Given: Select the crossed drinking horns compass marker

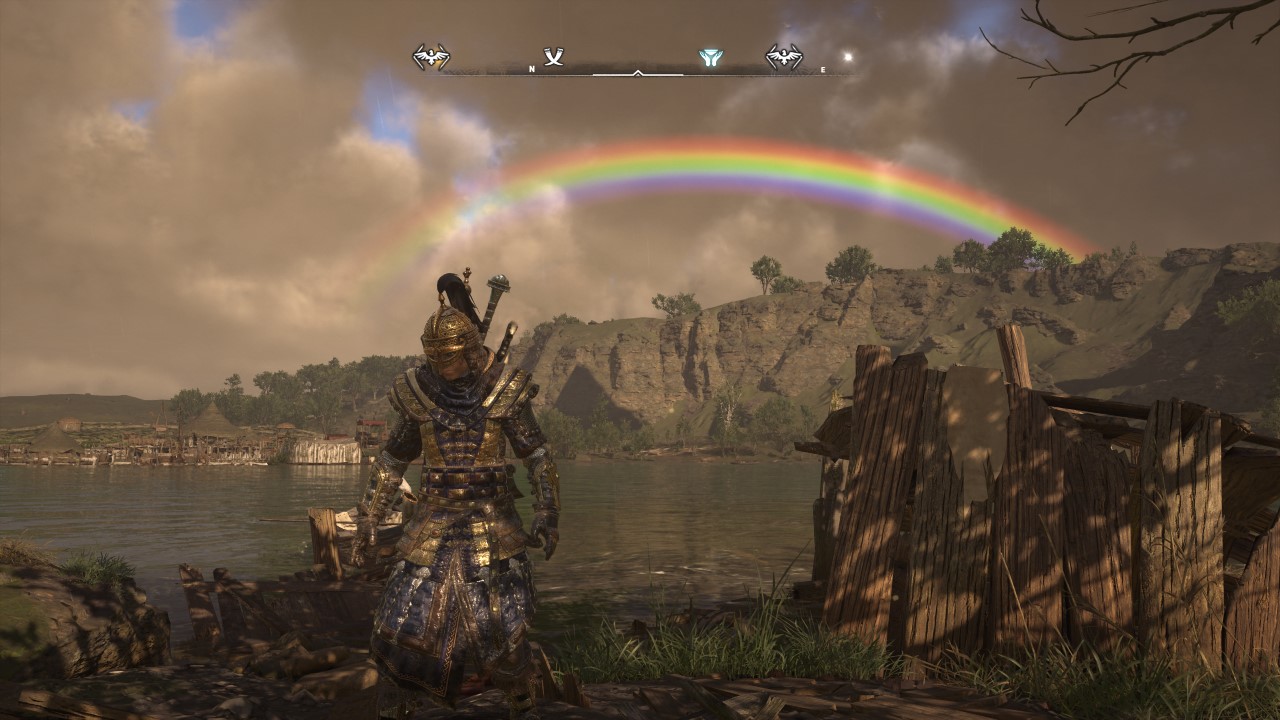Looking at the screenshot, I should click(553, 57).
